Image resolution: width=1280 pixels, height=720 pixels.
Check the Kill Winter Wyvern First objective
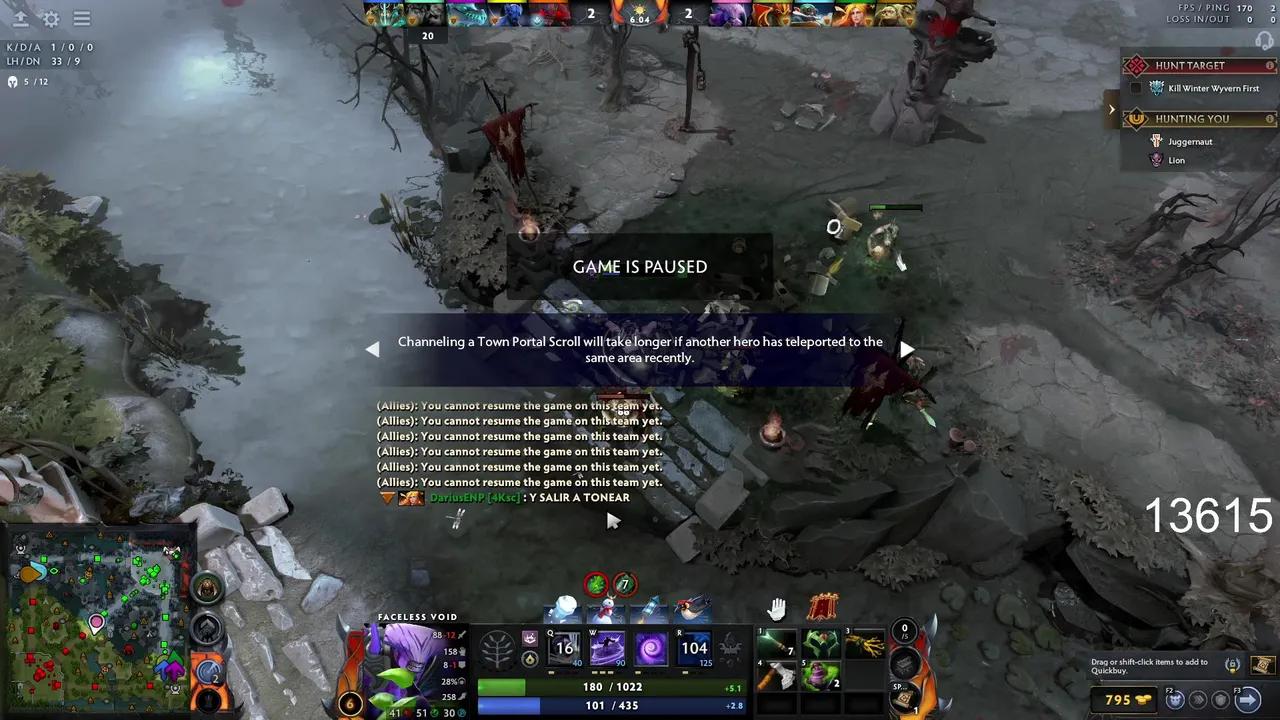tap(1134, 88)
